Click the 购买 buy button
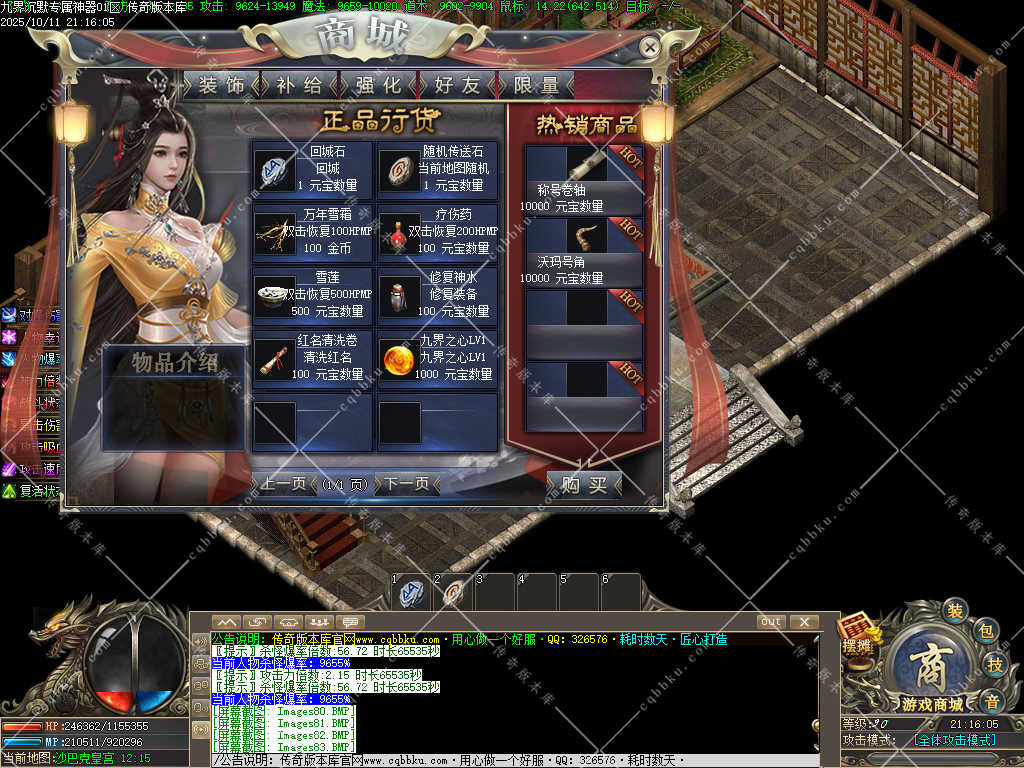This screenshot has width=1024, height=768. tap(585, 485)
